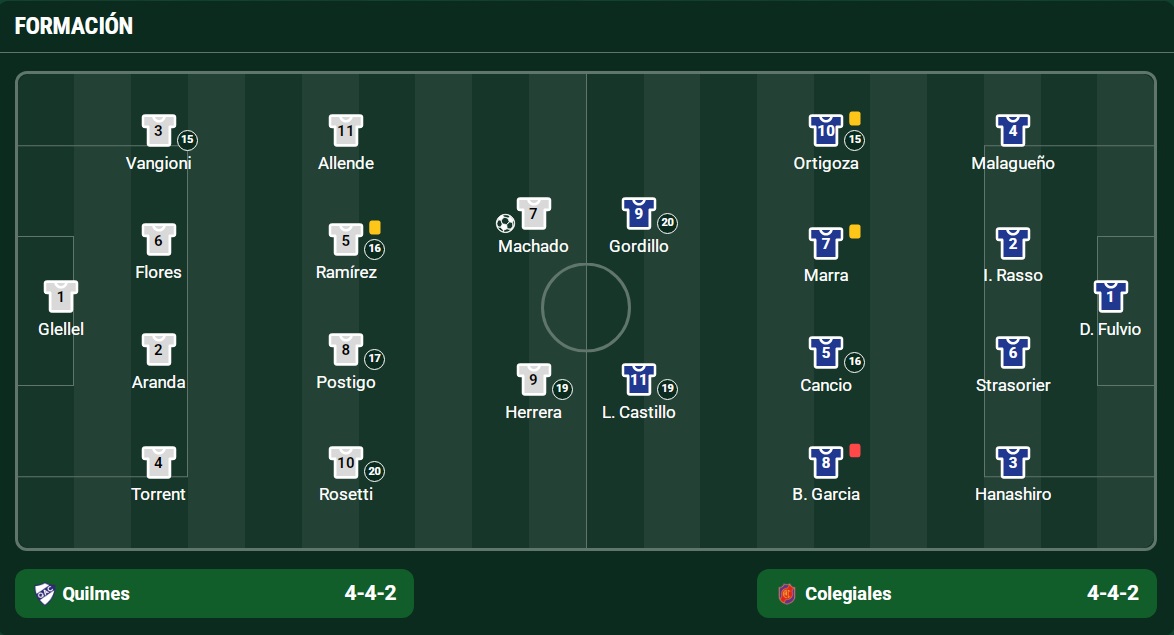Viewport: 1174px width, 635px height.
Task: Select Malagueño's number 4 shirt
Action: [x=1012, y=131]
